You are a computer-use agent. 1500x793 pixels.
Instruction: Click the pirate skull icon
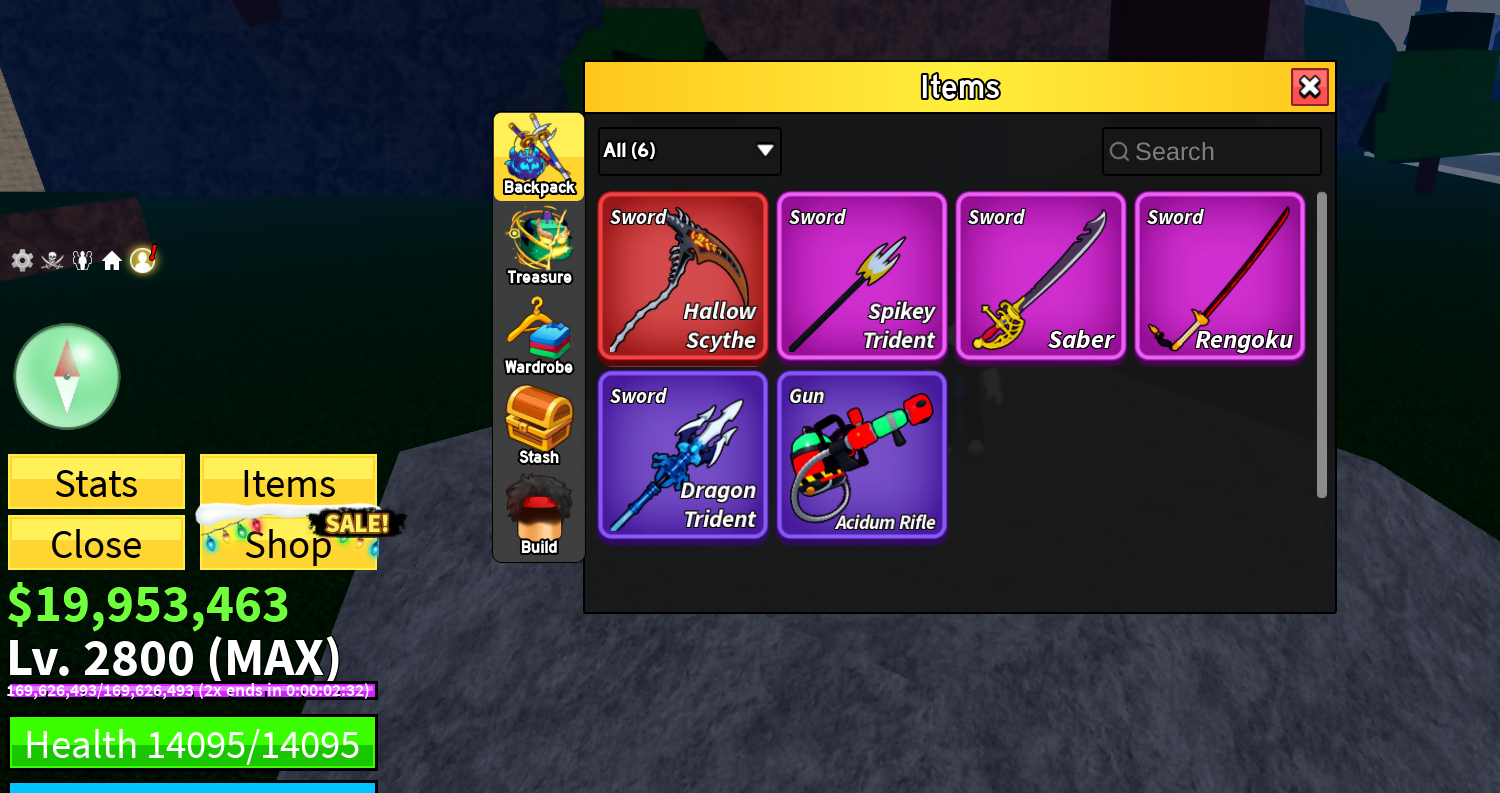click(51, 259)
